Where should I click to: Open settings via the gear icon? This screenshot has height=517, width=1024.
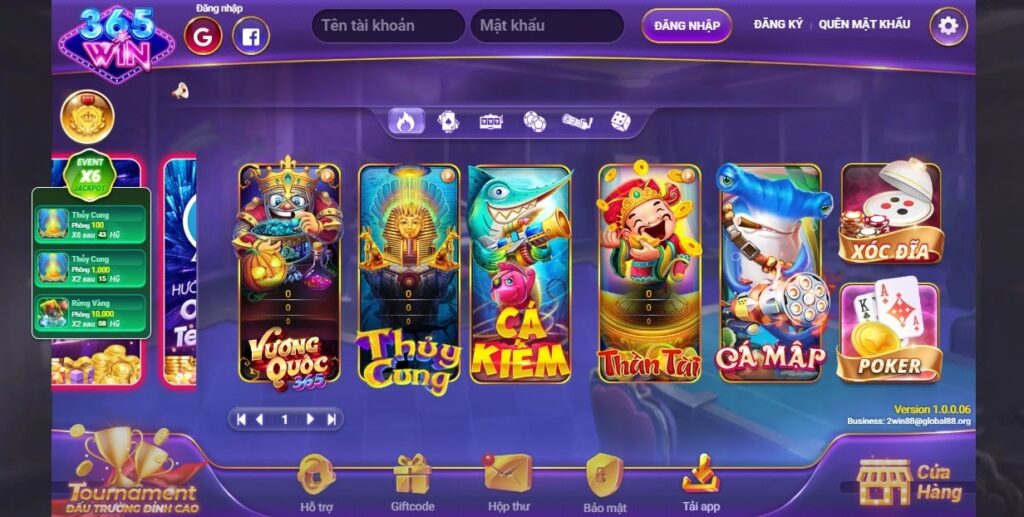click(x=948, y=27)
